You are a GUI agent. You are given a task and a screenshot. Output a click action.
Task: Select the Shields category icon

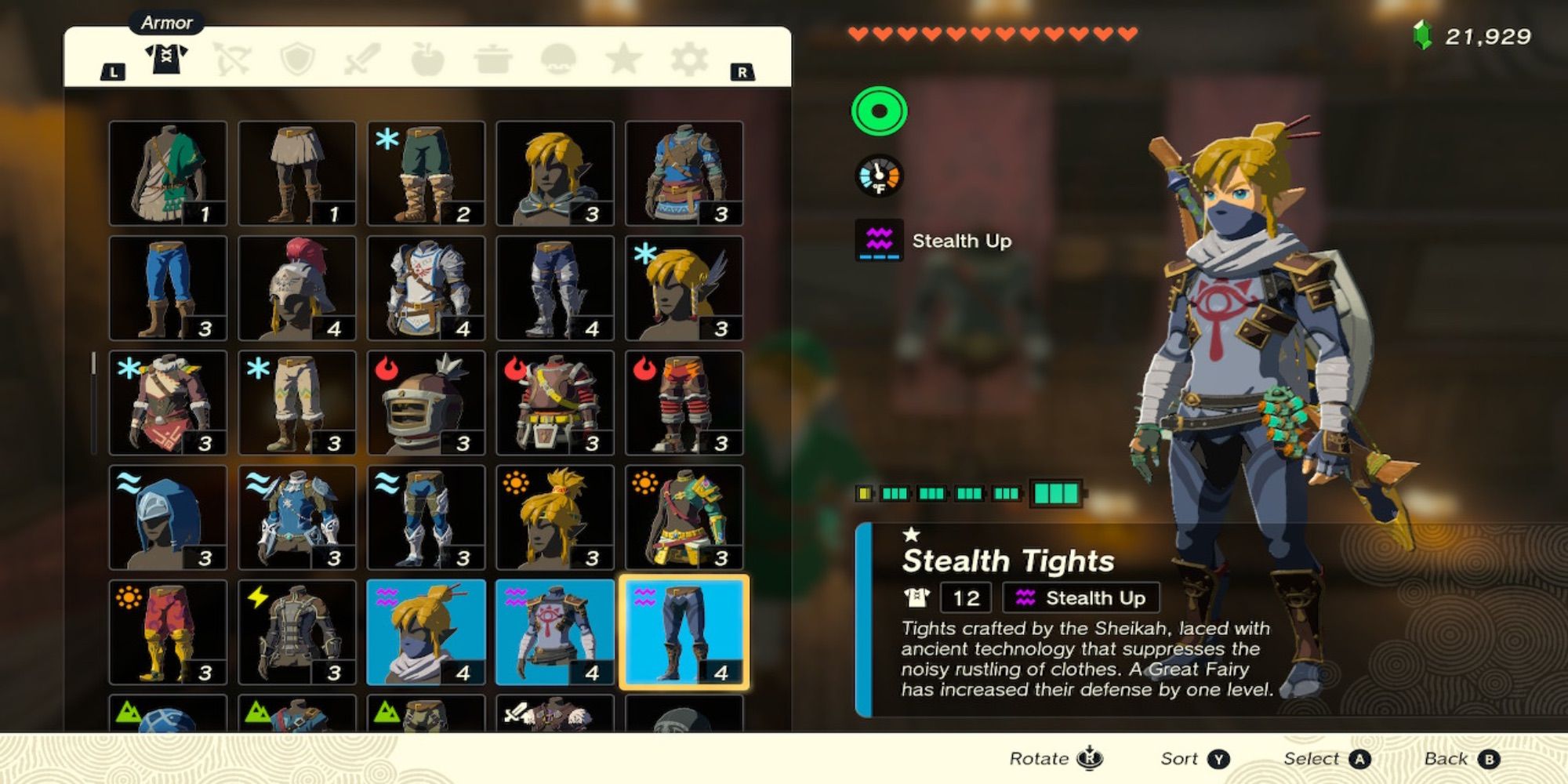296,59
